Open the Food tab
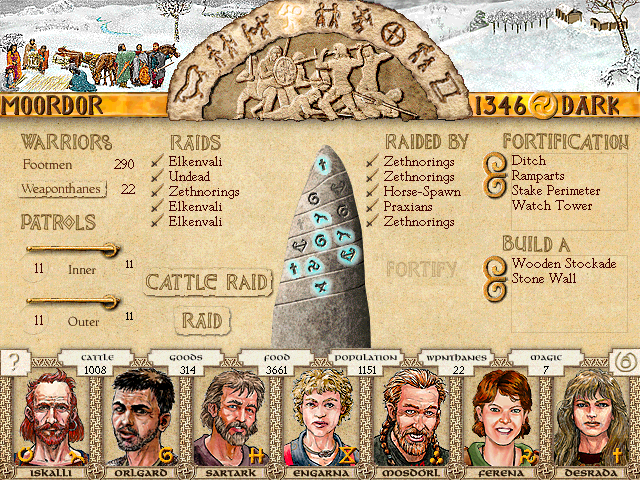Viewport: 640px width, 480px height. [277, 363]
